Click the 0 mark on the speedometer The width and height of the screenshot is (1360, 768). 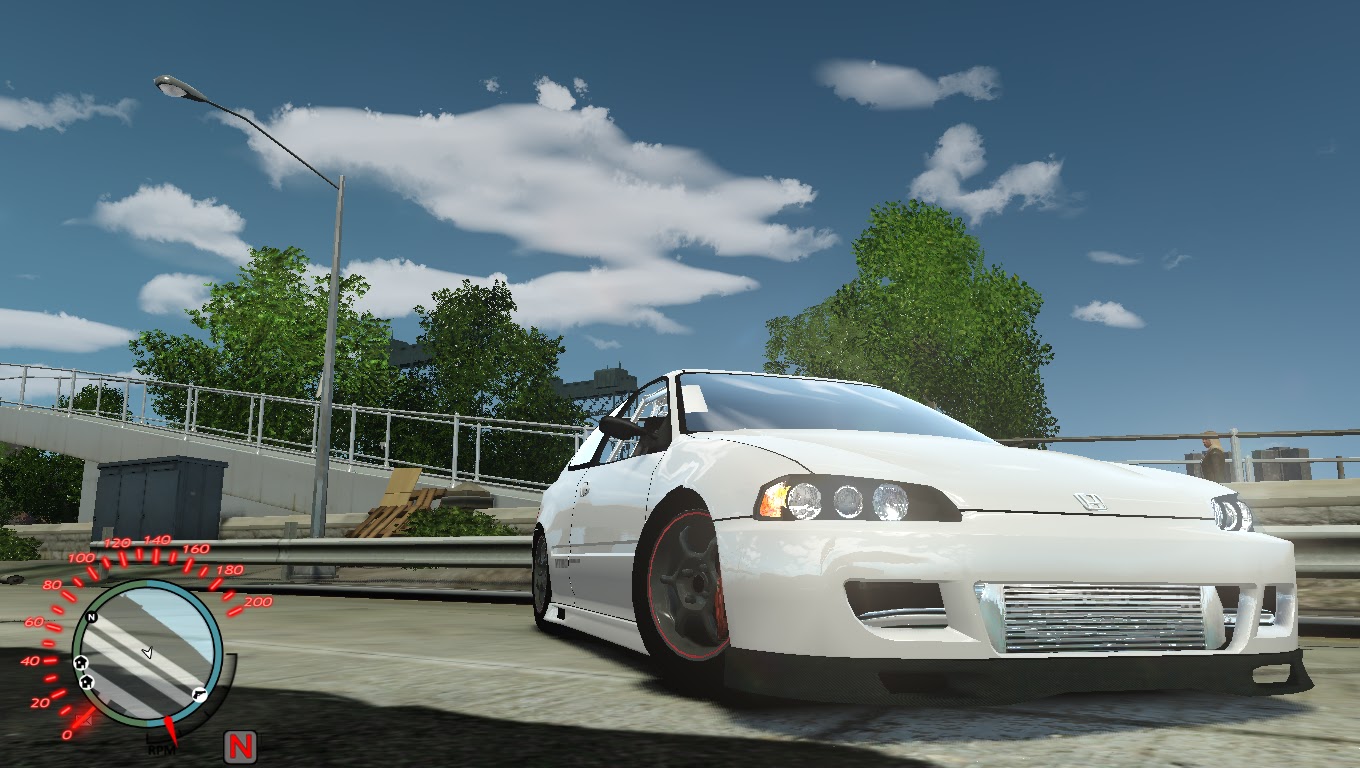[x=67, y=735]
